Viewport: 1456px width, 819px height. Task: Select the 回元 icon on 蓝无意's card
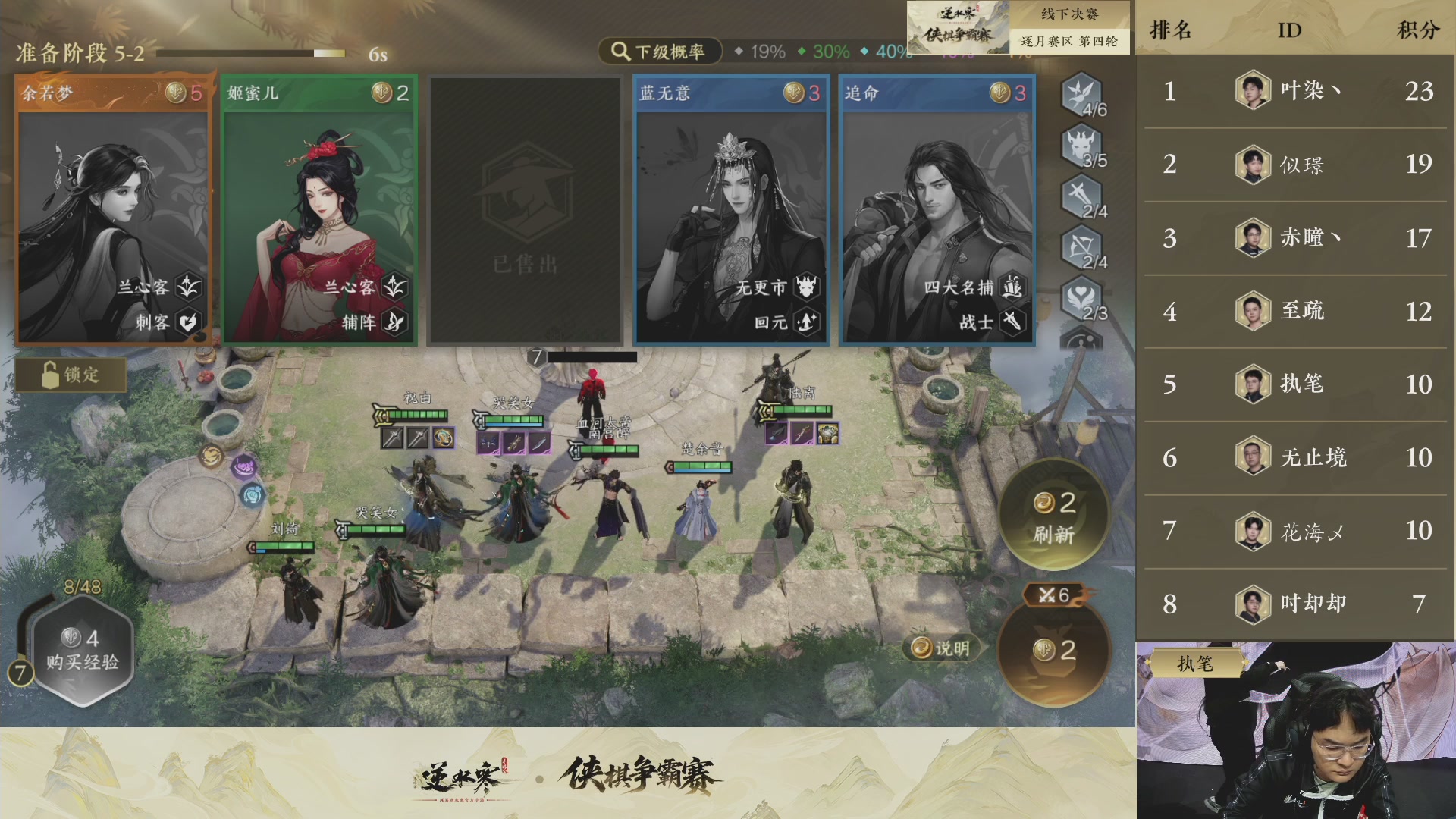[805, 322]
